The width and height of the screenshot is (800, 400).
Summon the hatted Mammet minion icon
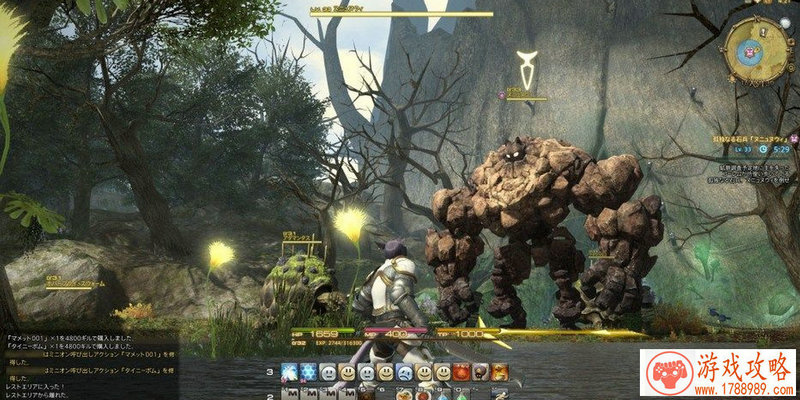coord(480,373)
